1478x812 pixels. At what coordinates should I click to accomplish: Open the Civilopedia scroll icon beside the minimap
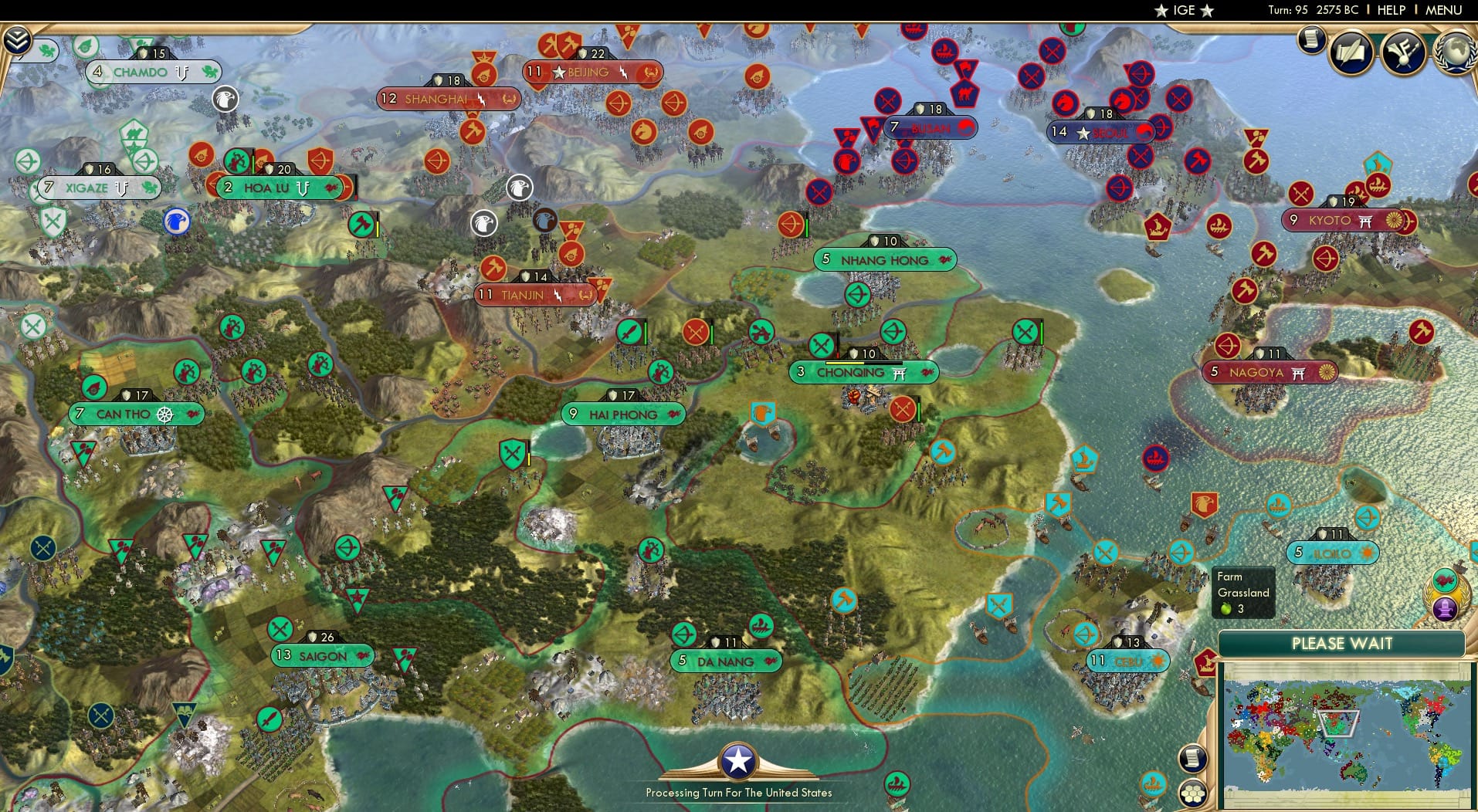point(1192,758)
